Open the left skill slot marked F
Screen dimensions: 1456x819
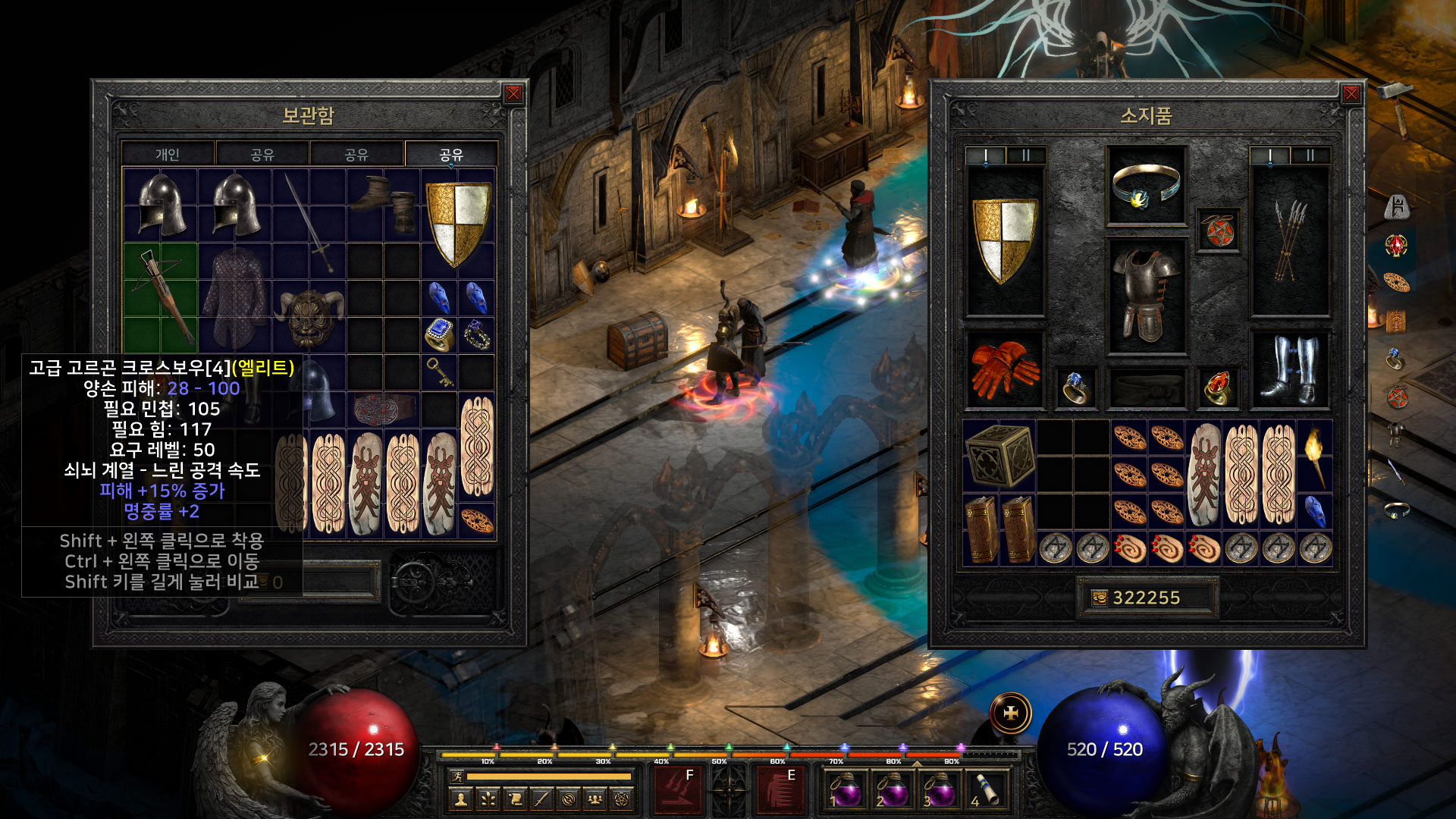(x=678, y=789)
